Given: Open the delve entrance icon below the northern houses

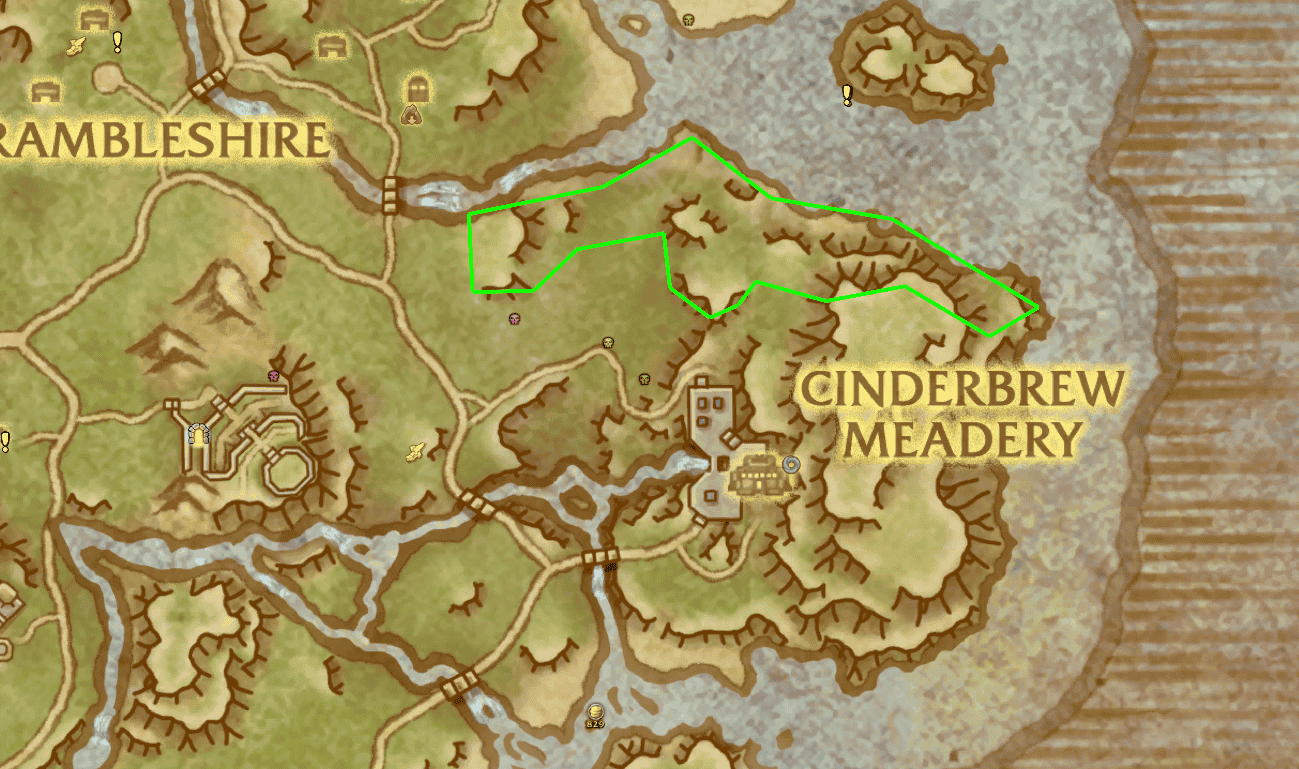Looking at the screenshot, I should click(x=412, y=115).
